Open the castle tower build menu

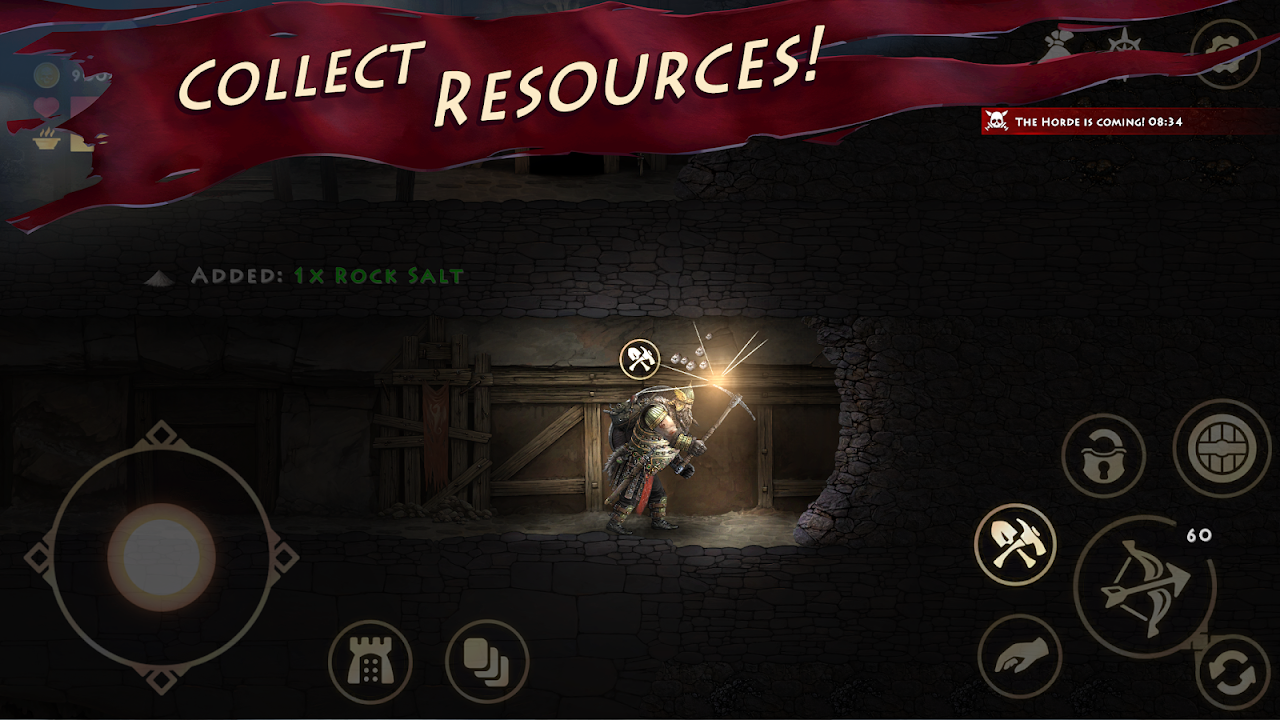(370, 661)
